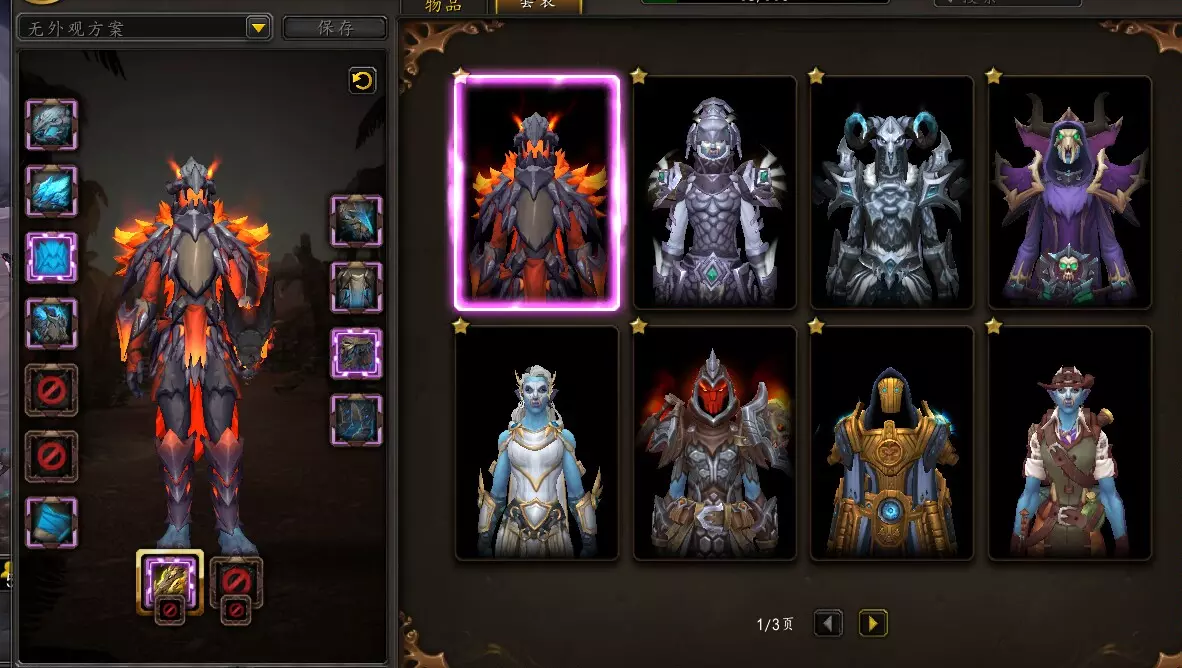Select the shoulder slot appearance icon

tap(51, 190)
